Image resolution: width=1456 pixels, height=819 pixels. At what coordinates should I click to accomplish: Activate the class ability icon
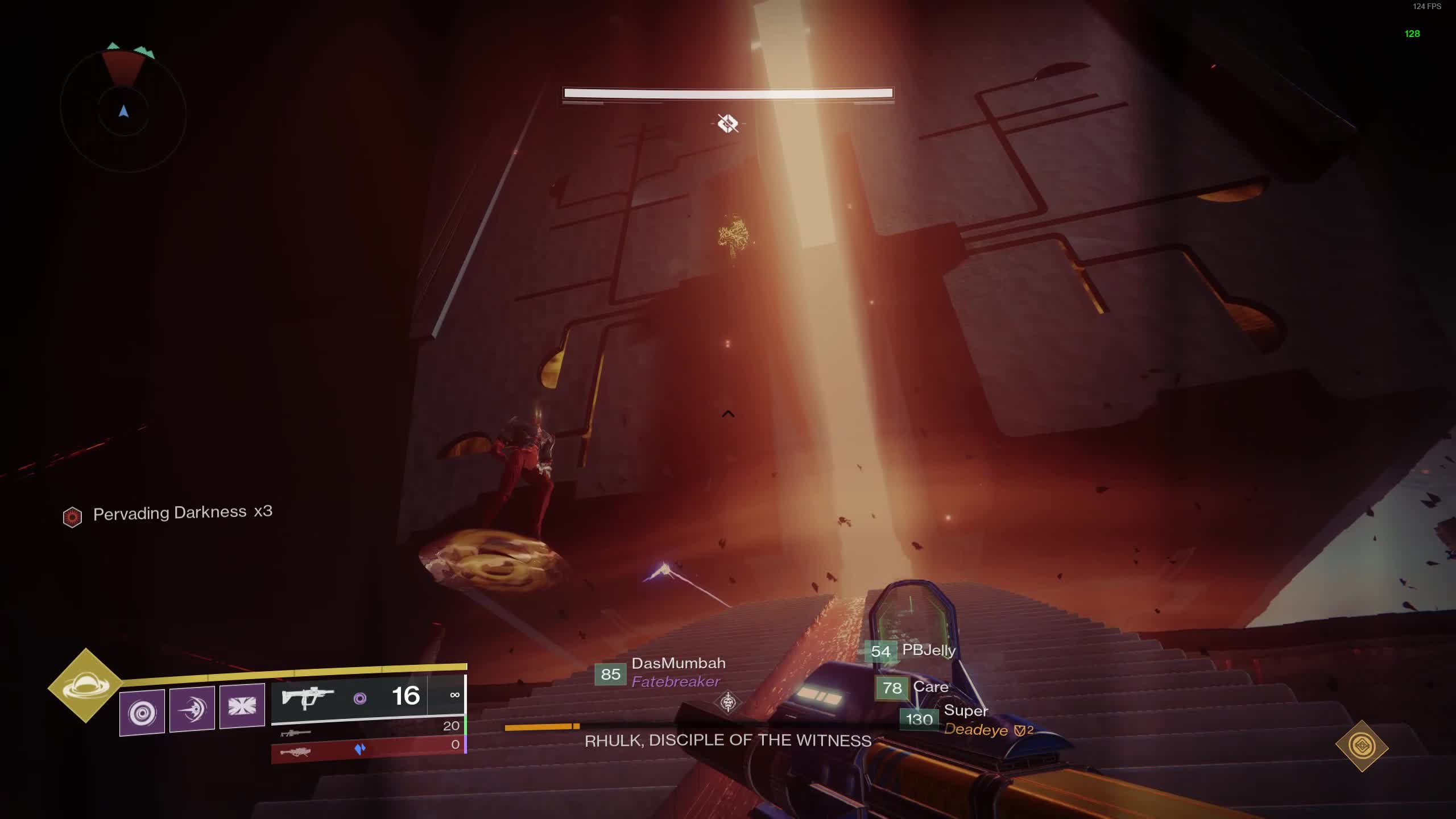pyautogui.click(x=242, y=706)
